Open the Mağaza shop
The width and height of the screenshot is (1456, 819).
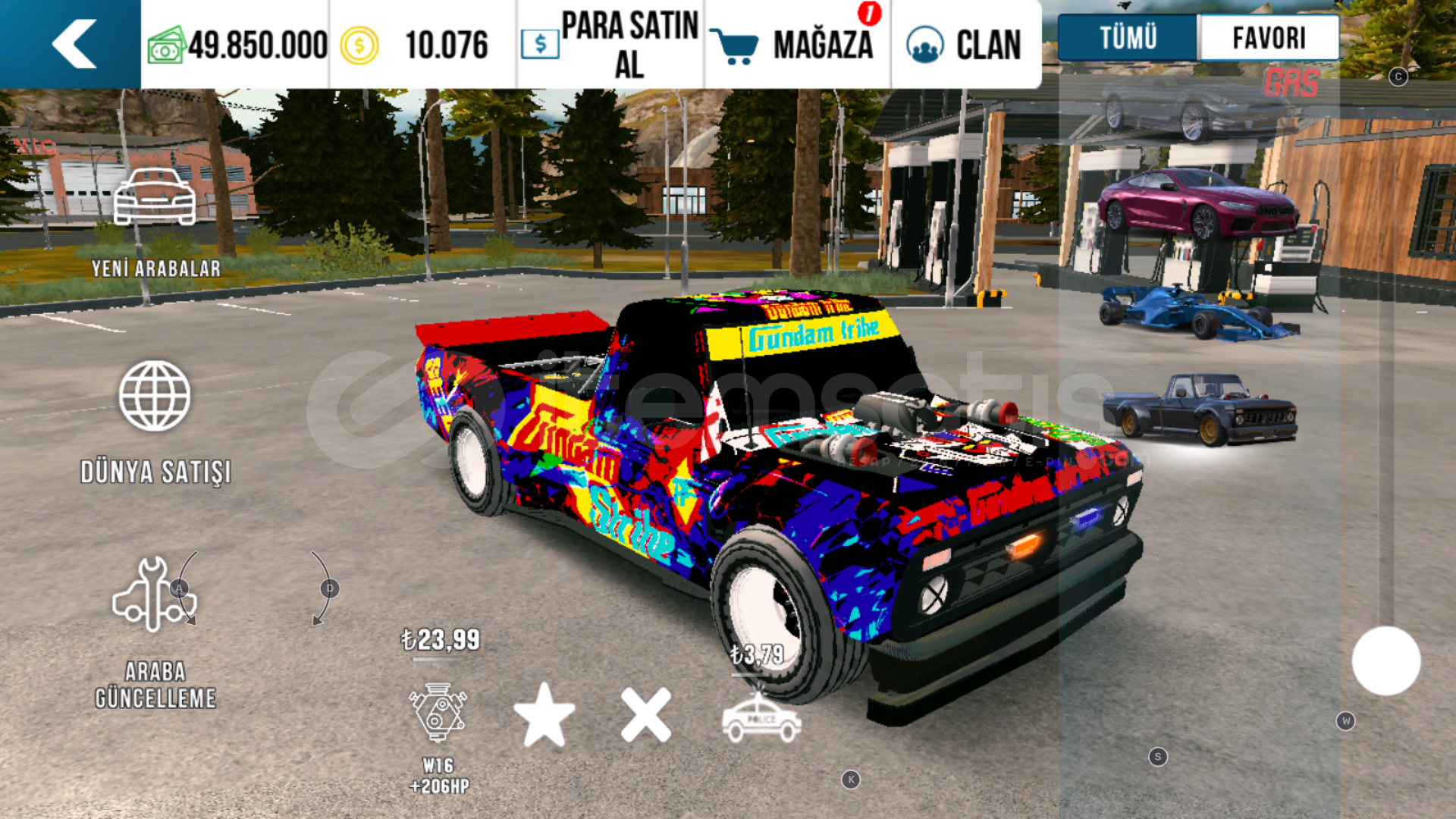pos(796,44)
